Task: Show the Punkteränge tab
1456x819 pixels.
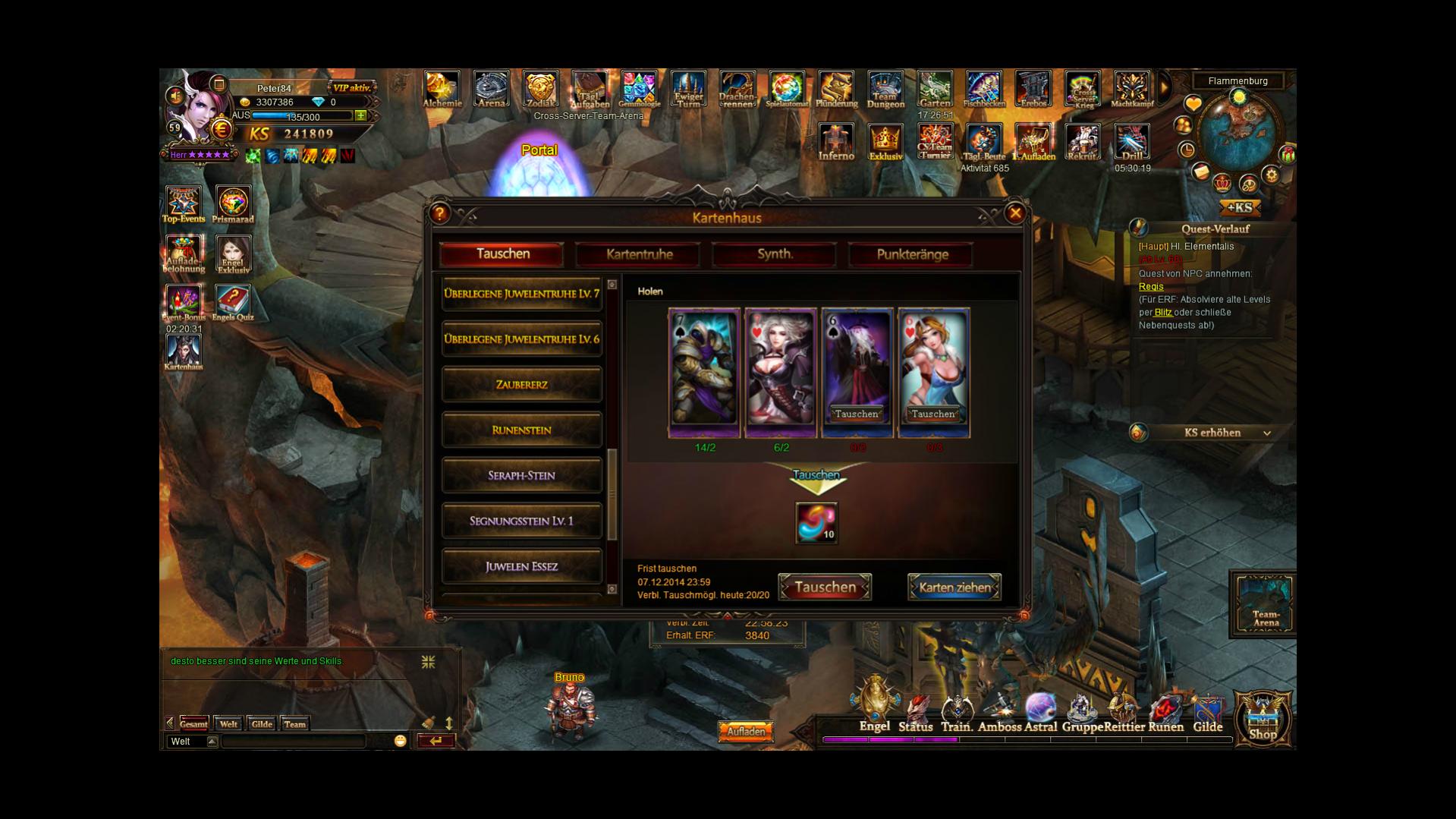Action: (x=912, y=254)
